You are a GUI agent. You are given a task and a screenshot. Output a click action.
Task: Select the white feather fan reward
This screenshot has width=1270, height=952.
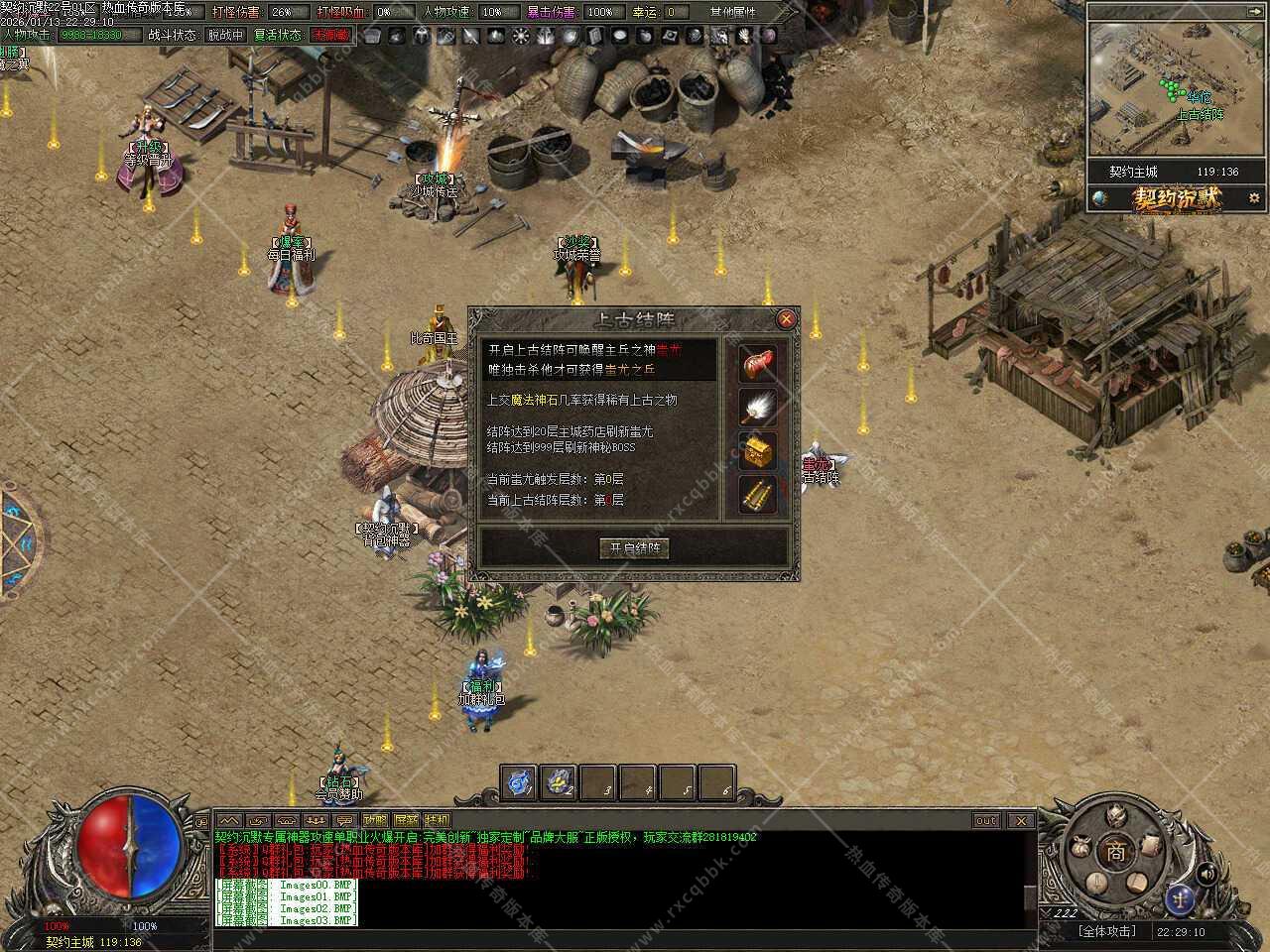[x=758, y=407]
